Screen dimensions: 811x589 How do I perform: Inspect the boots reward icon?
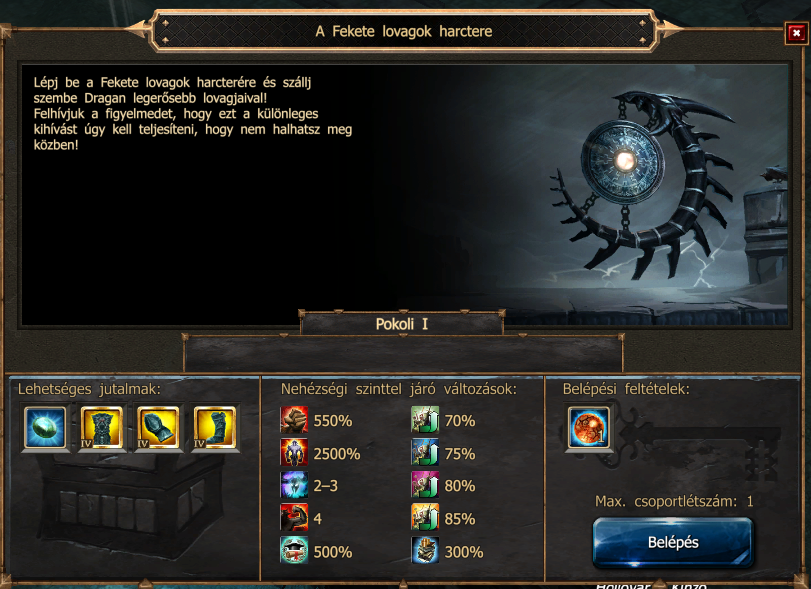[214, 428]
